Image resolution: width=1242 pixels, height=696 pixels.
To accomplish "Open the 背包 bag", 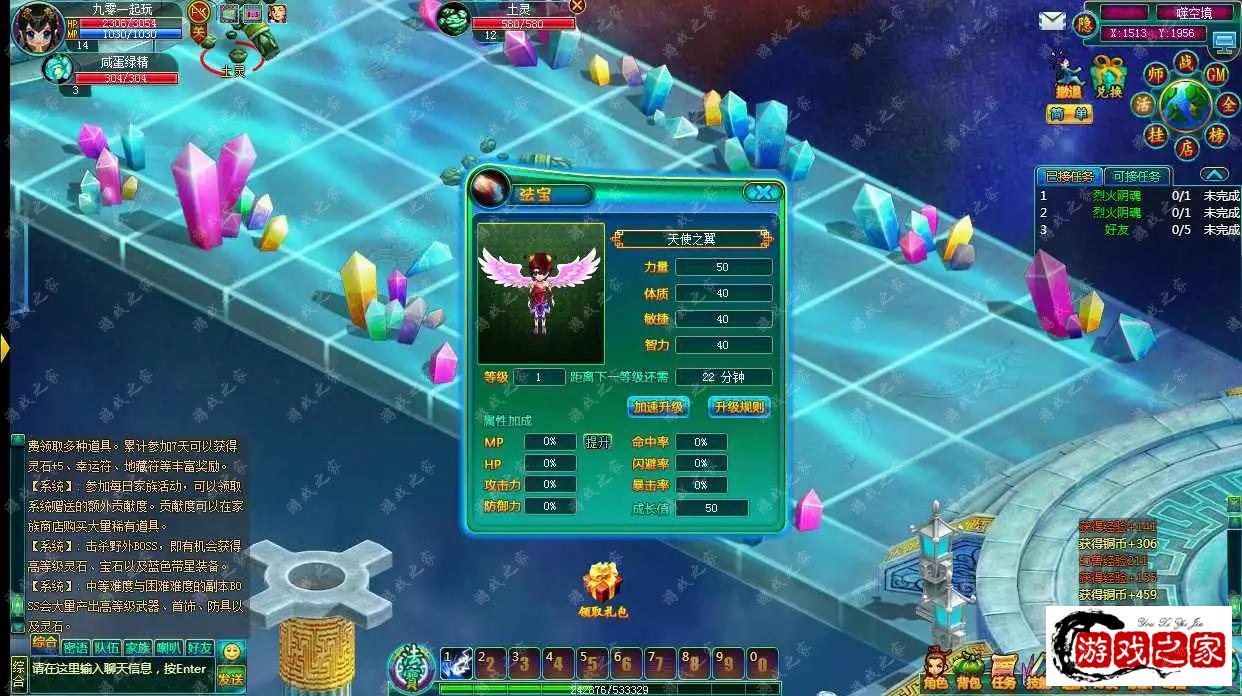I will coord(968,671).
